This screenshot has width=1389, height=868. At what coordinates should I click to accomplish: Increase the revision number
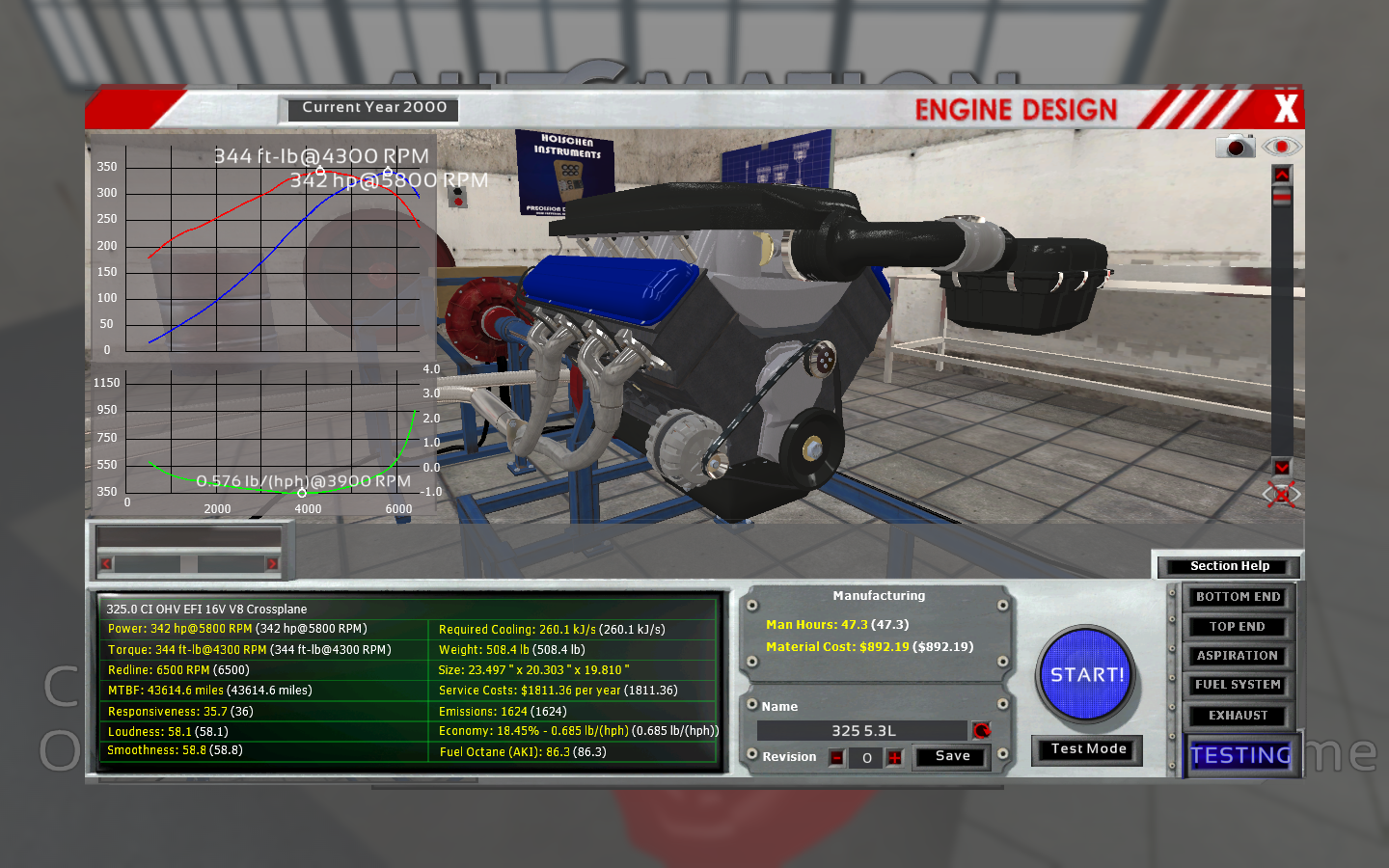point(895,758)
